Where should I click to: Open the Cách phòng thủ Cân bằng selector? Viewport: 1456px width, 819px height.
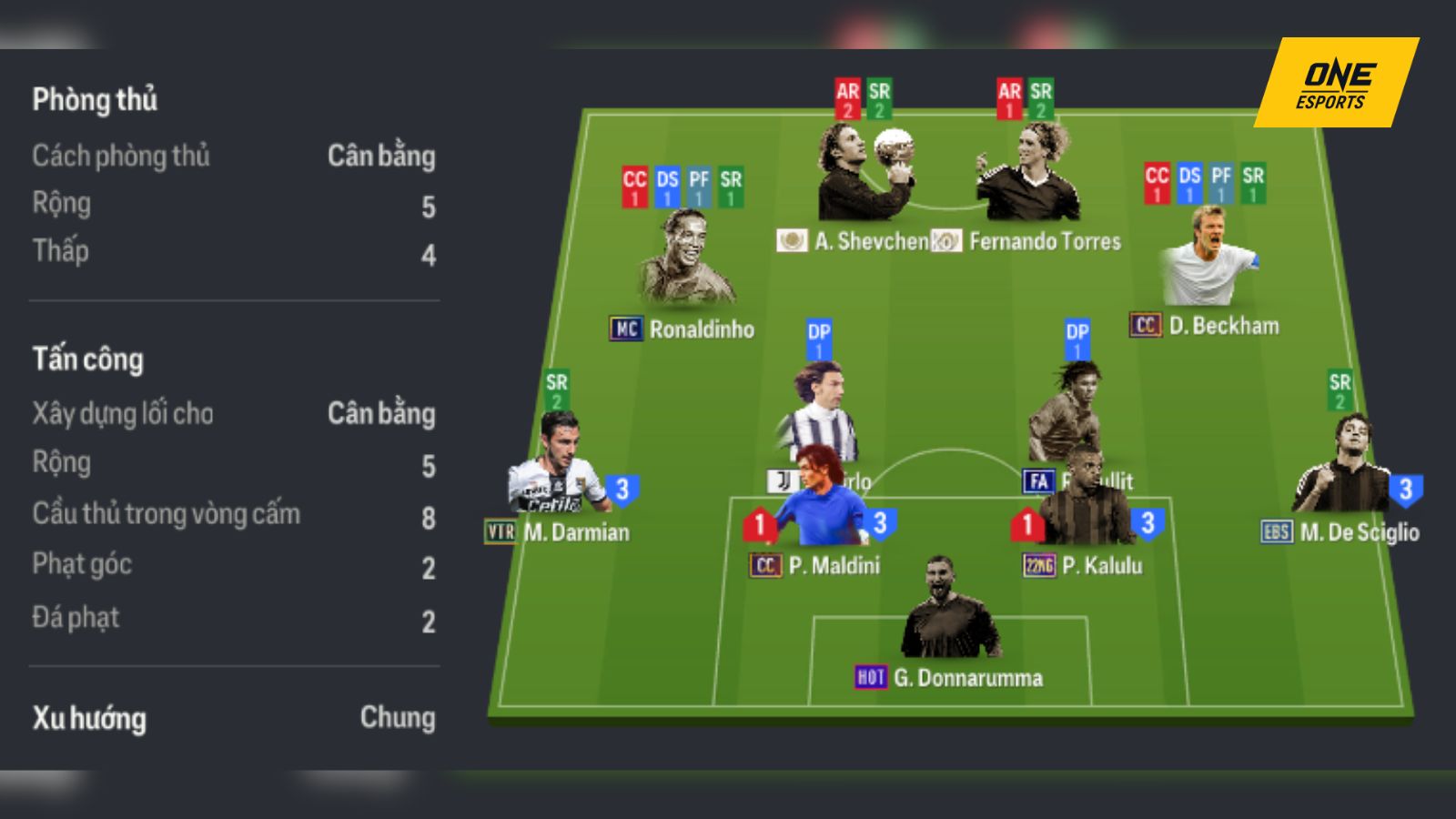tap(382, 158)
